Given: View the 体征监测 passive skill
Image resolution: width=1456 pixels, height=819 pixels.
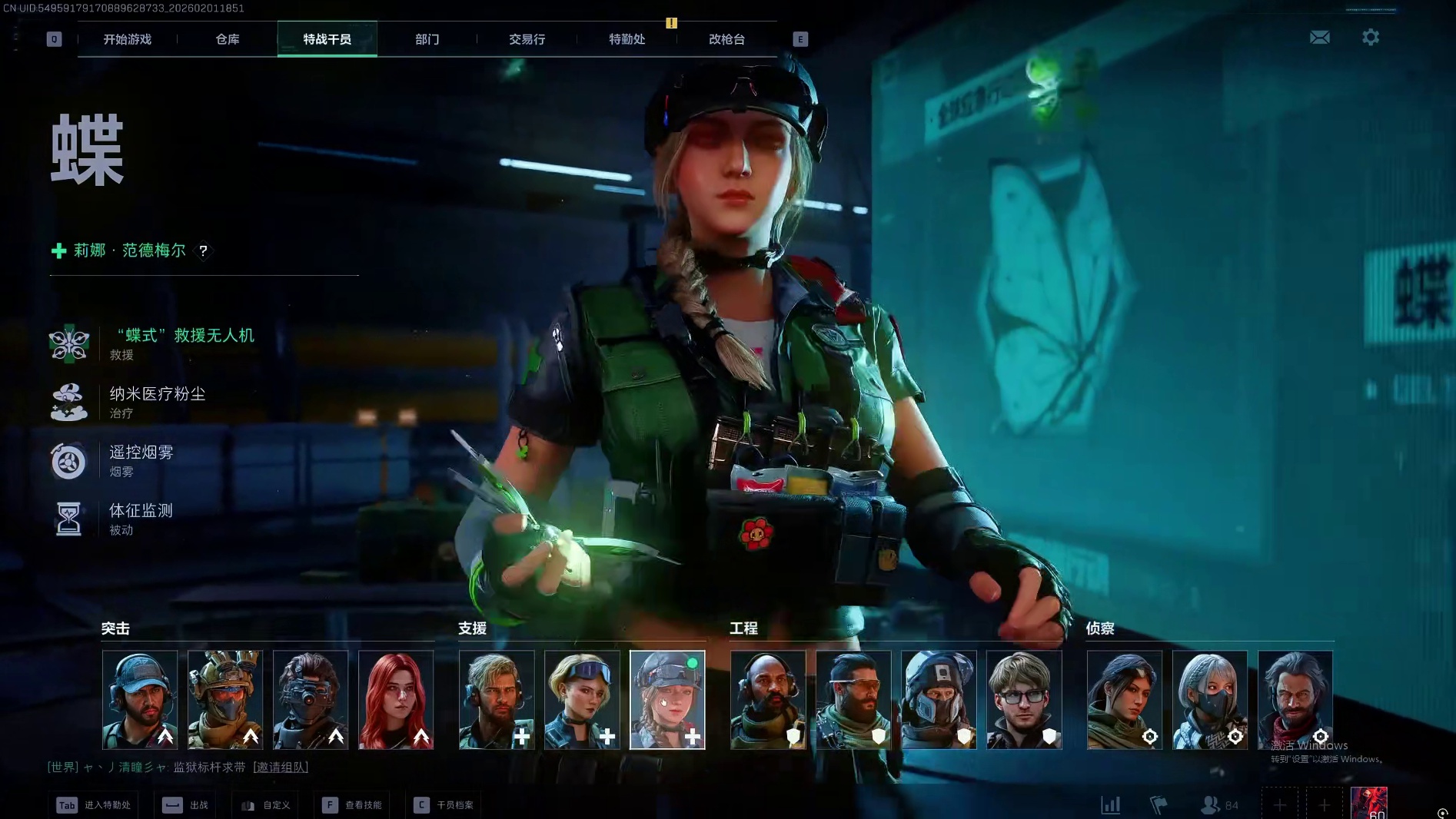Looking at the screenshot, I should click(141, 511).
